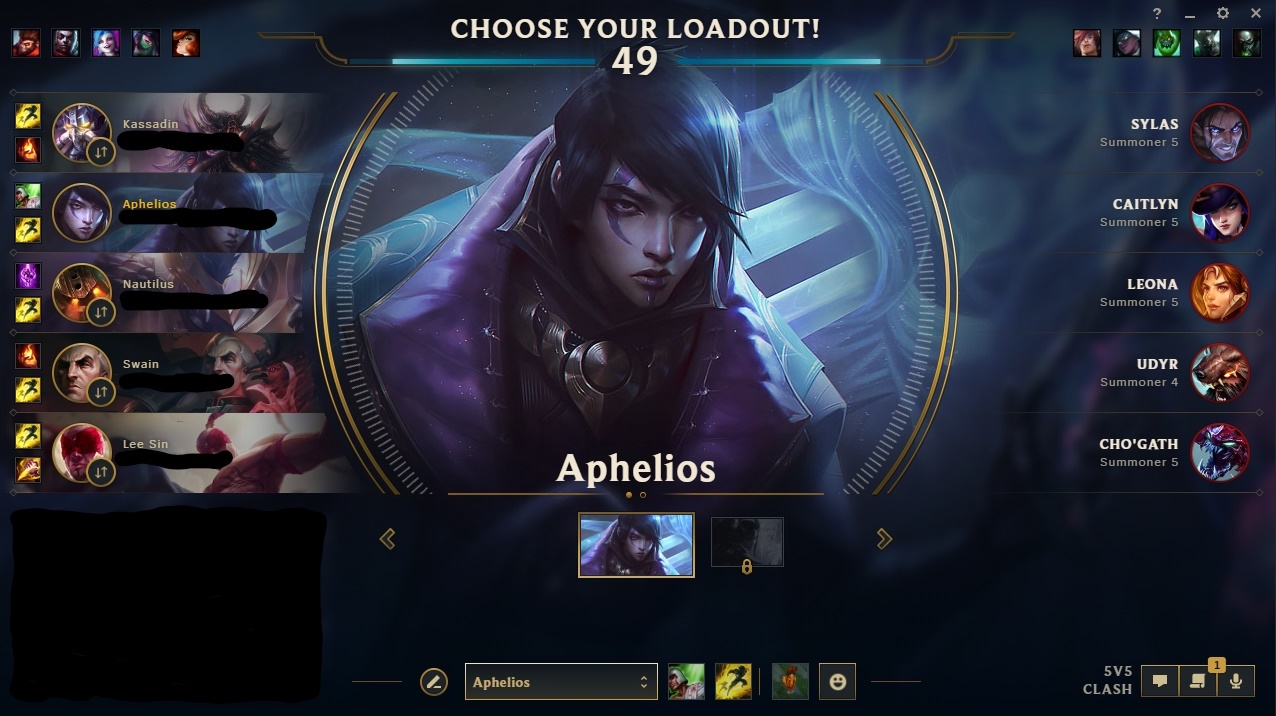1276x716 pixels.
Task: Open client settings with the gear icon
Action: [x=1223, y=14]
